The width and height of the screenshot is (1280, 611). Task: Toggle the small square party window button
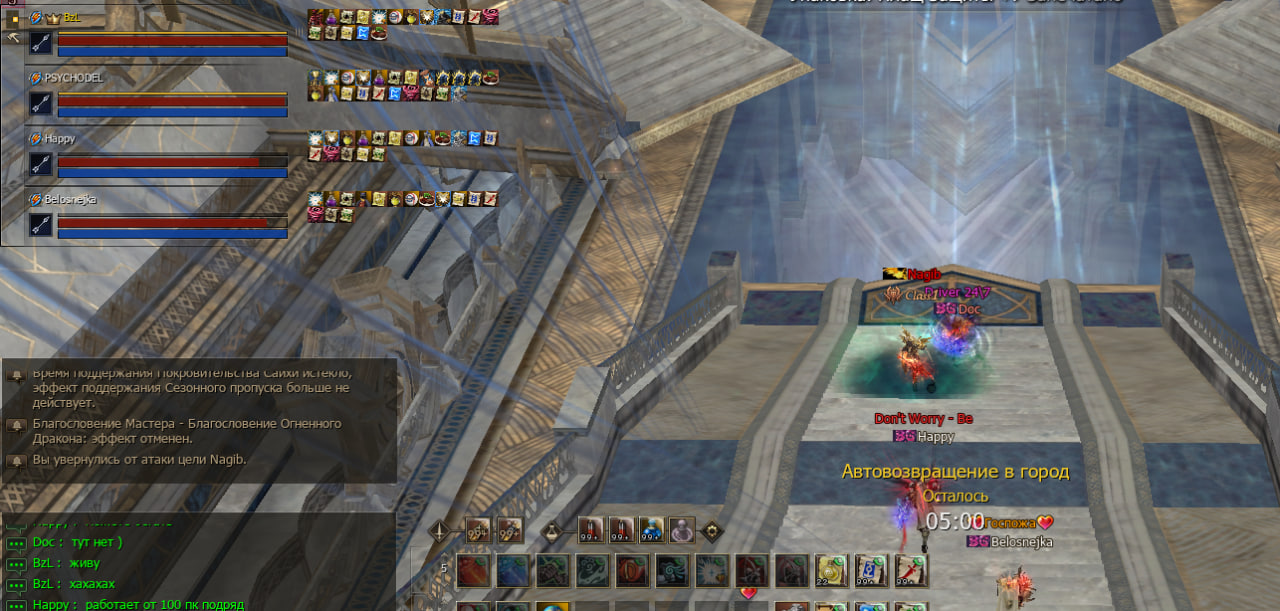[x=14, y=18]
